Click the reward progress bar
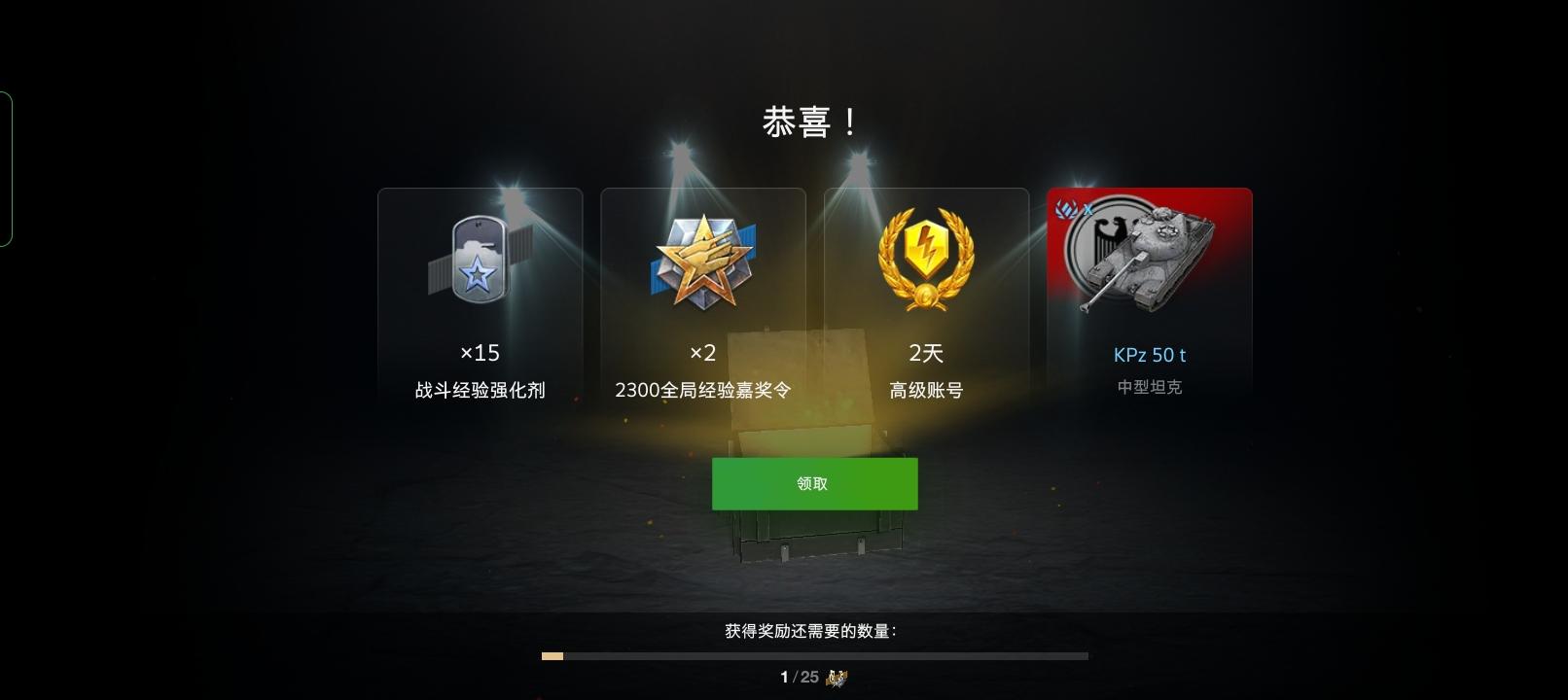Viewport: 1568px width, 700px height. 815,656
